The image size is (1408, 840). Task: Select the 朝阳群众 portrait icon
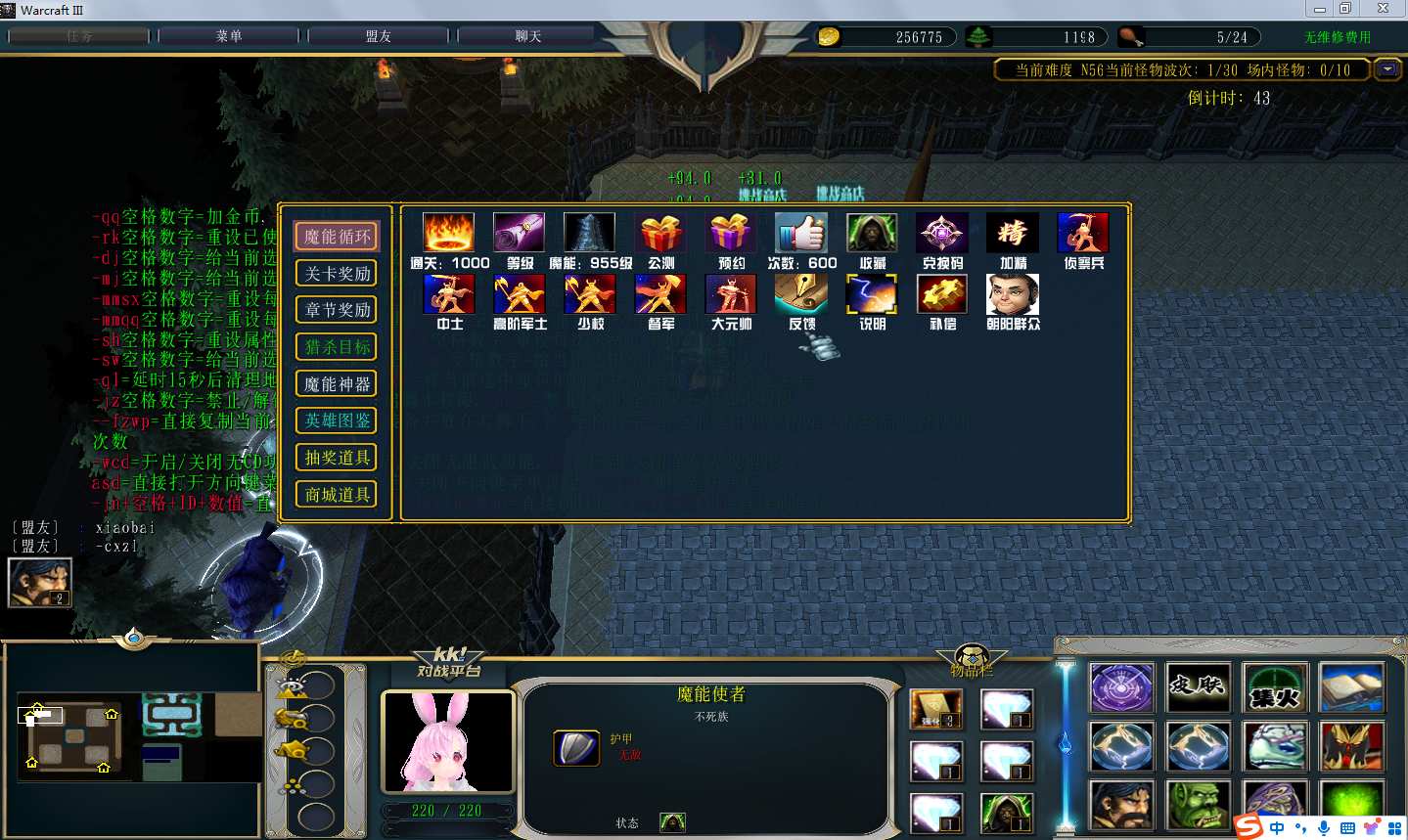click(x=1012, y=294)
